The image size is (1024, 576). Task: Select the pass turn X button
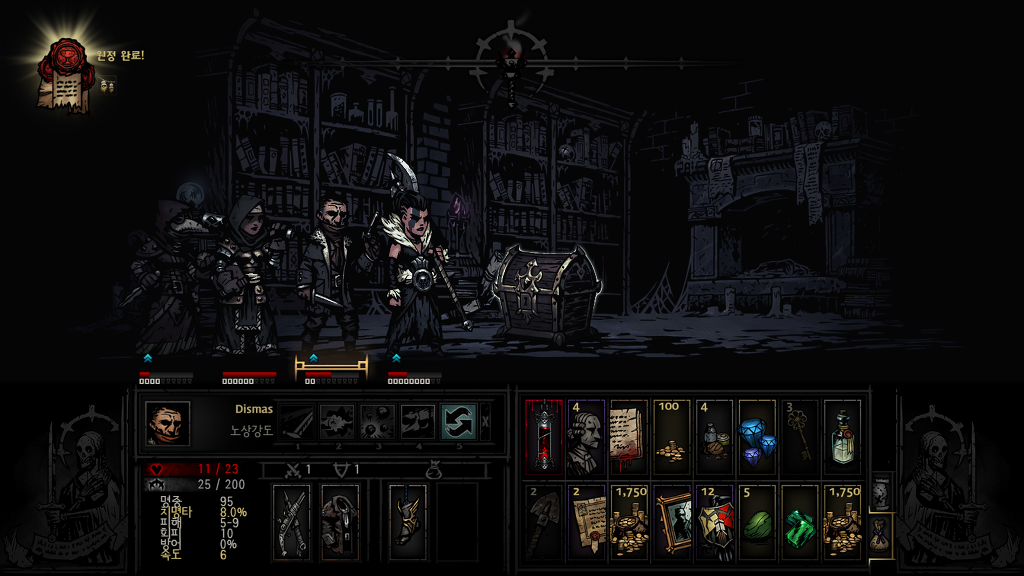tap(486, 421)
